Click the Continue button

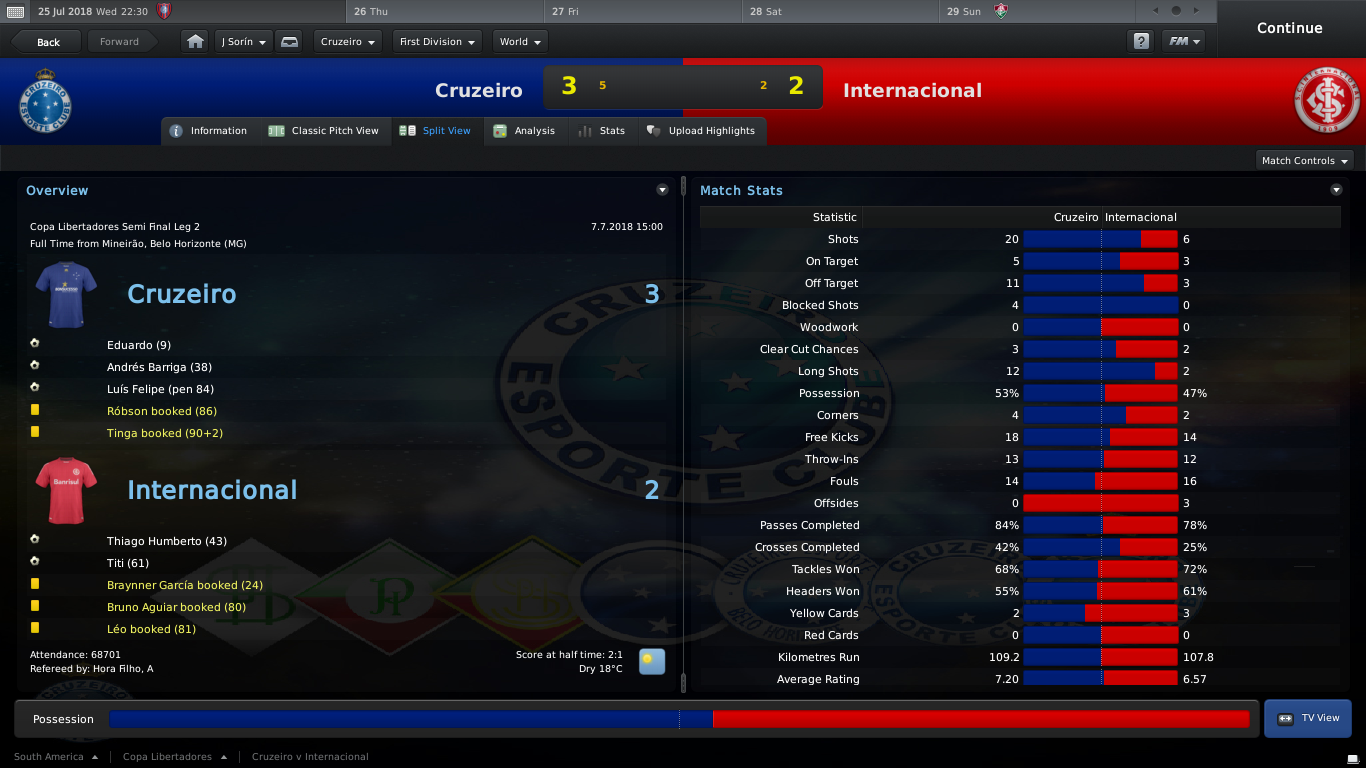pyautogui.click(x=1289, y=28)
